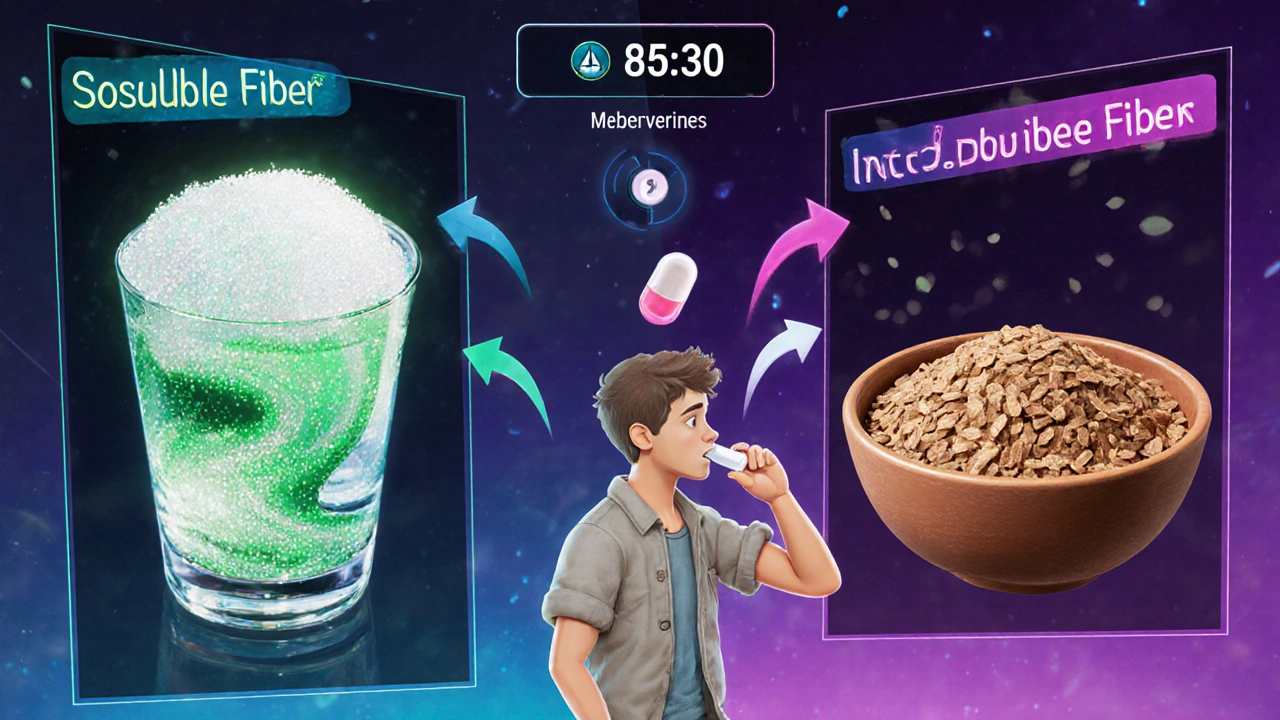Select the pink and white capsule

click(666, 286)
